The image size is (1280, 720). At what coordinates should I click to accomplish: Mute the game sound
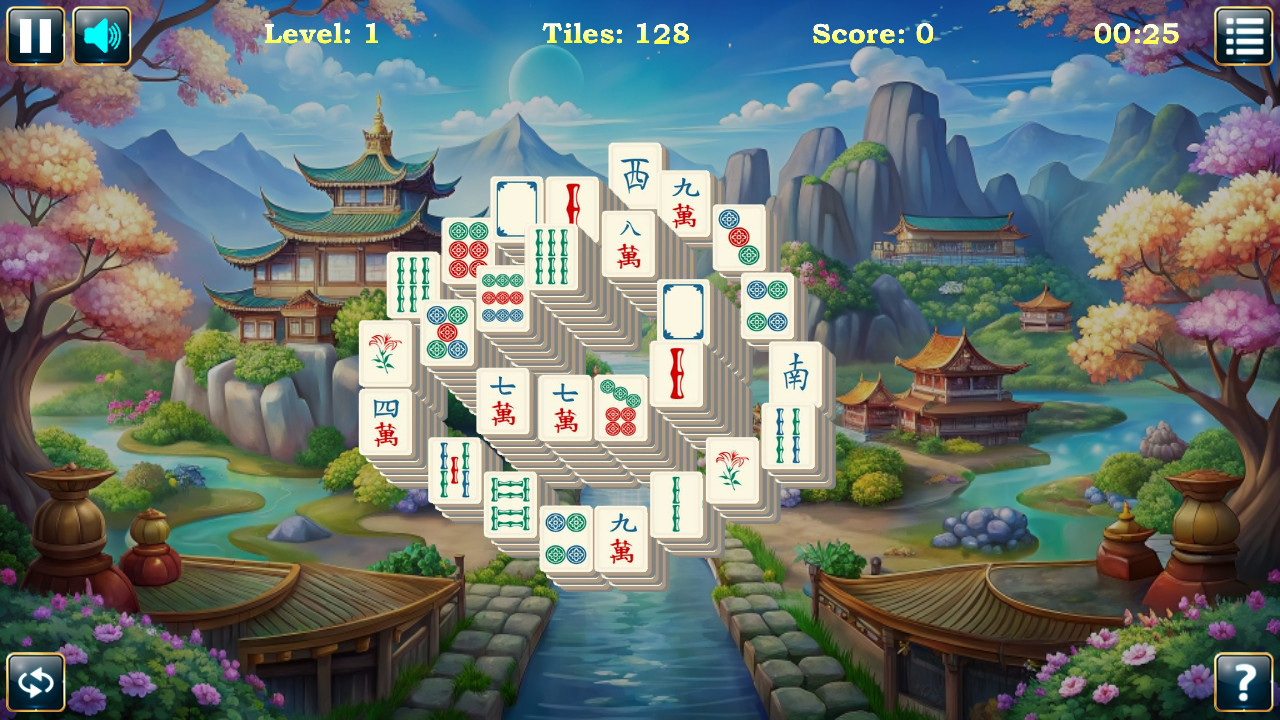[x=99, y=35]
